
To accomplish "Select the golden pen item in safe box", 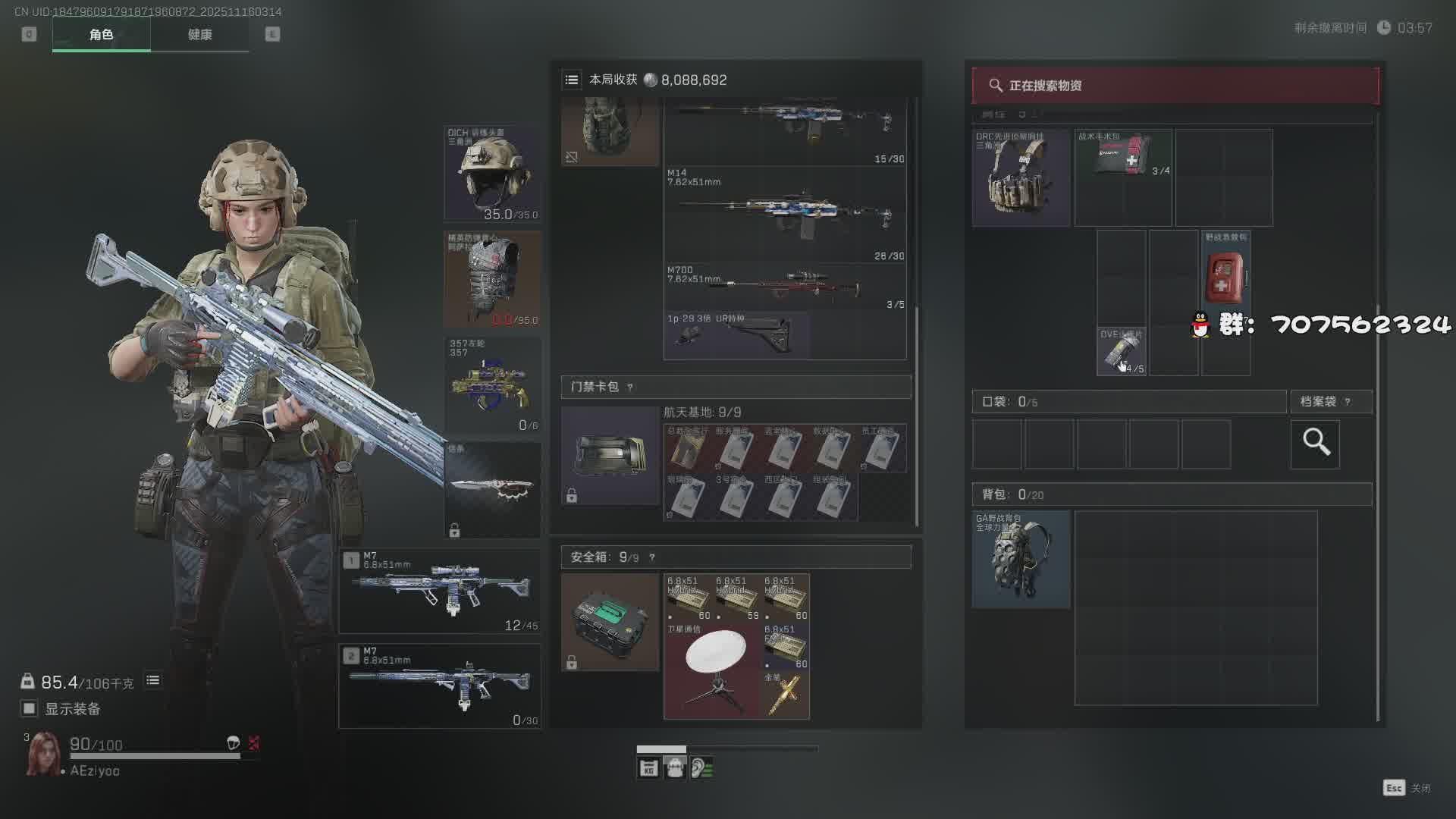I will tap(784, 695).
